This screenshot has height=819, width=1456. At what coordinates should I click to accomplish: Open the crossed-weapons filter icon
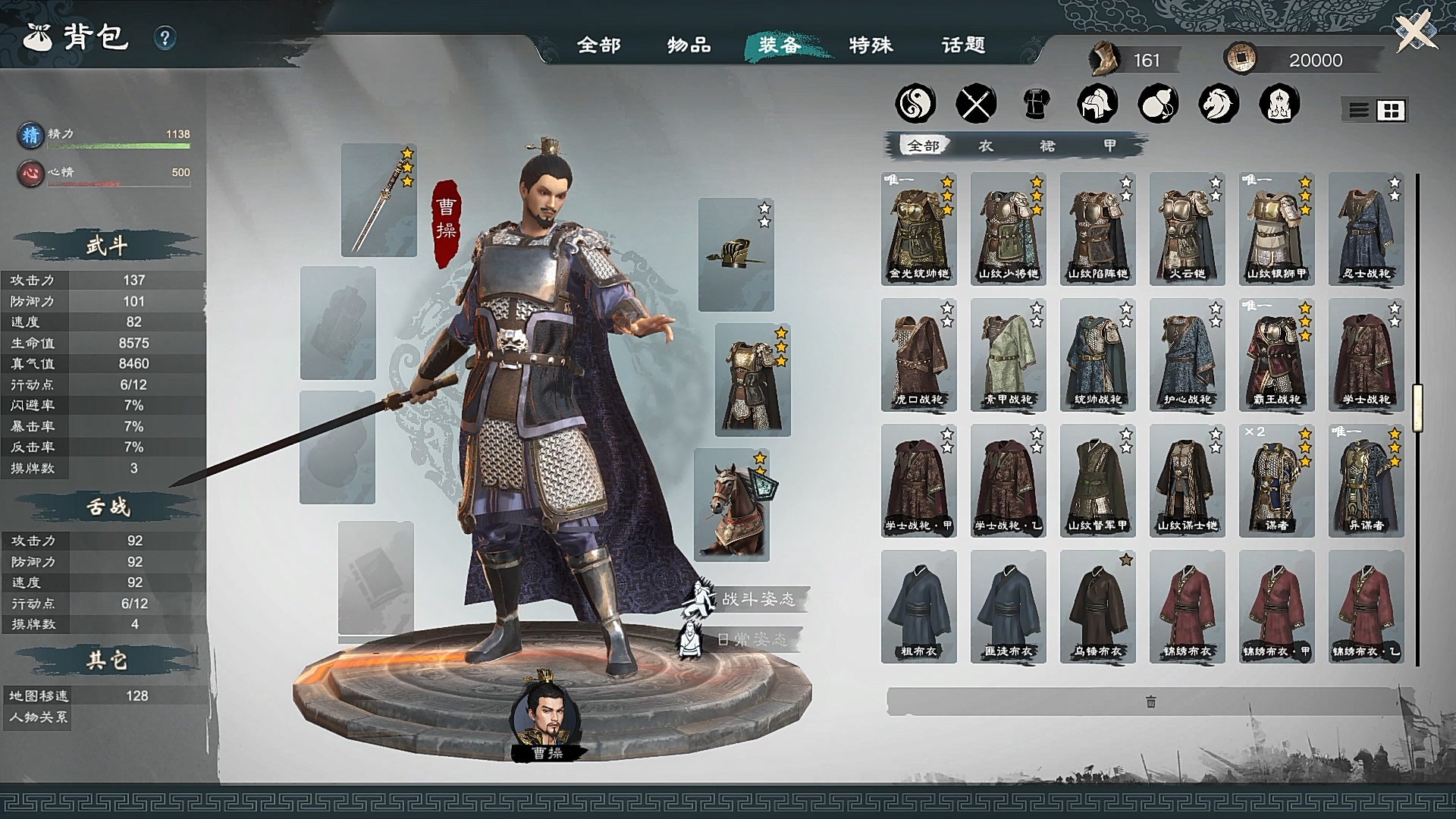[977, 104]
